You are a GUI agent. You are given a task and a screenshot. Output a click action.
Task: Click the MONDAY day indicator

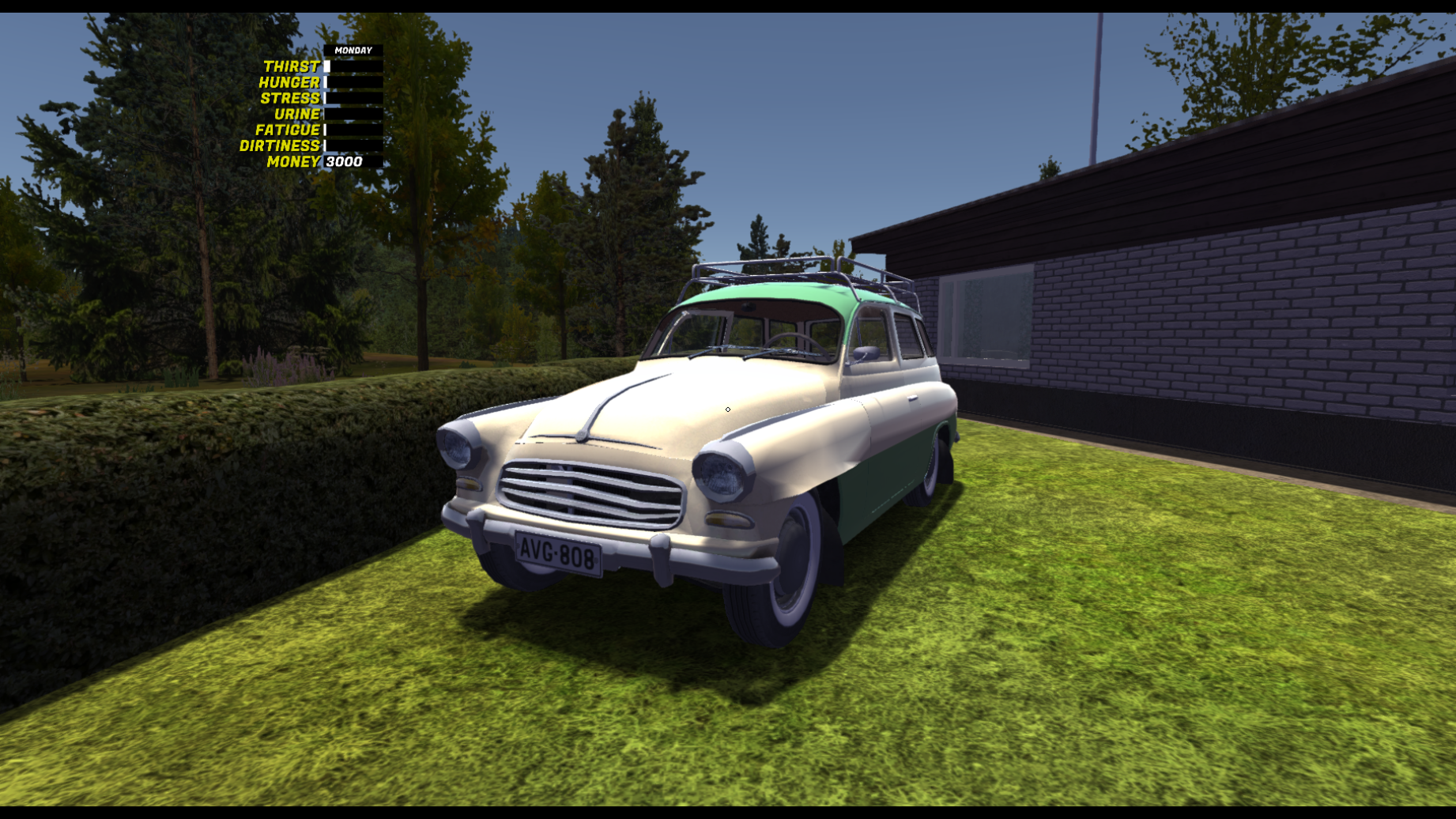[353, 50]
